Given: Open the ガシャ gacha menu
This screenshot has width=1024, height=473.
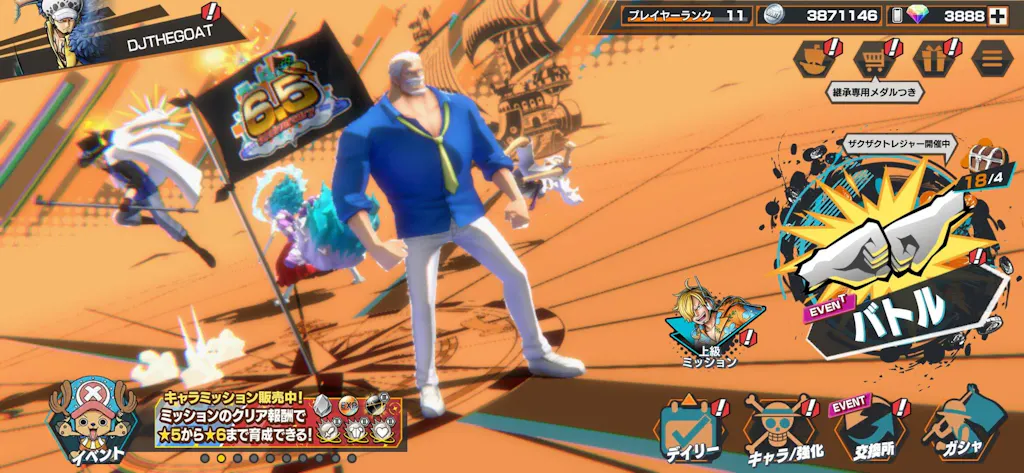Looking at the screenshot, I should 957,431.
